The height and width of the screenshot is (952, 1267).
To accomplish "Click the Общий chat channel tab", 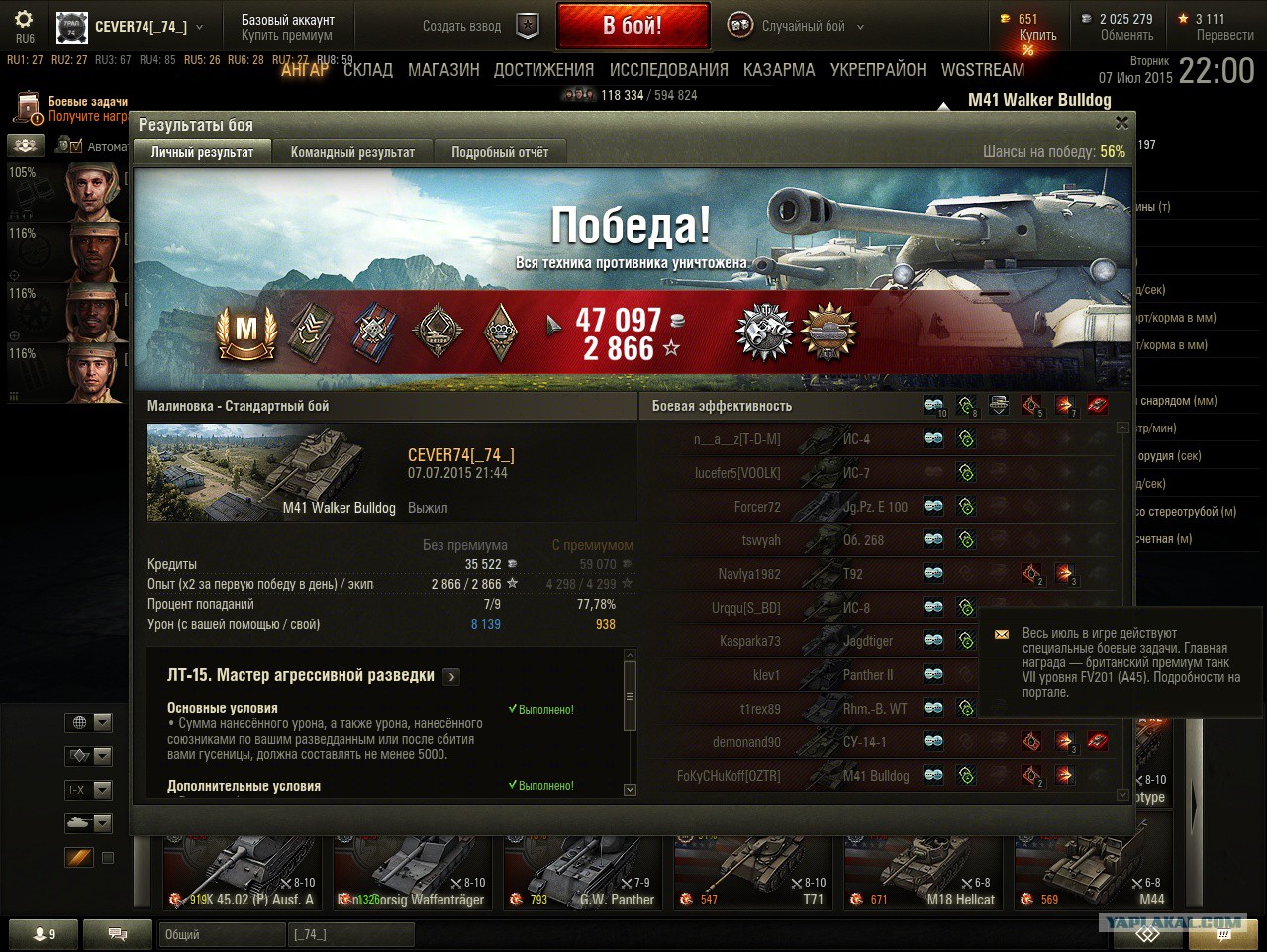I will coord(220,934).
